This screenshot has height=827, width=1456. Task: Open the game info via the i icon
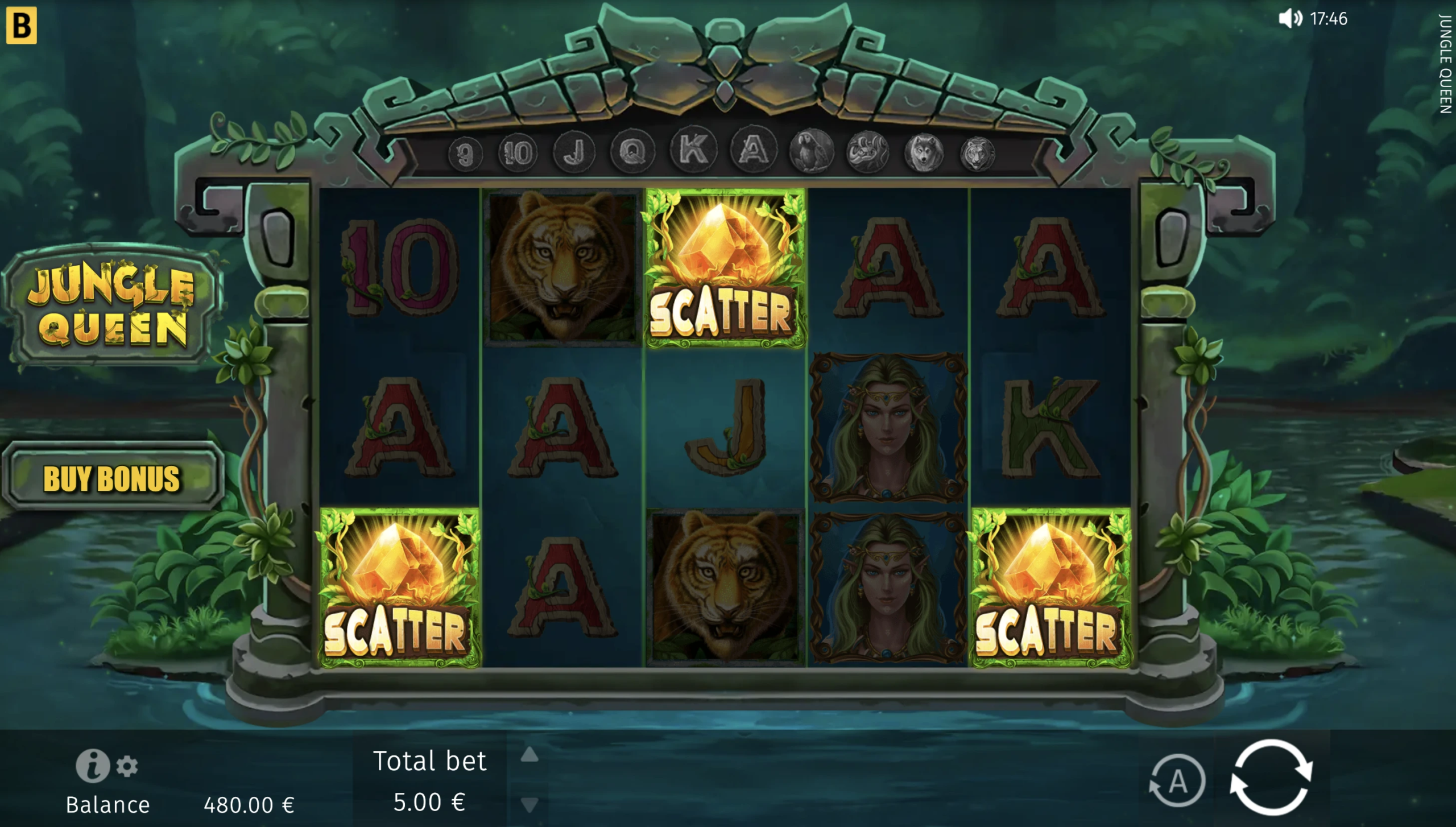click(92, 766)
